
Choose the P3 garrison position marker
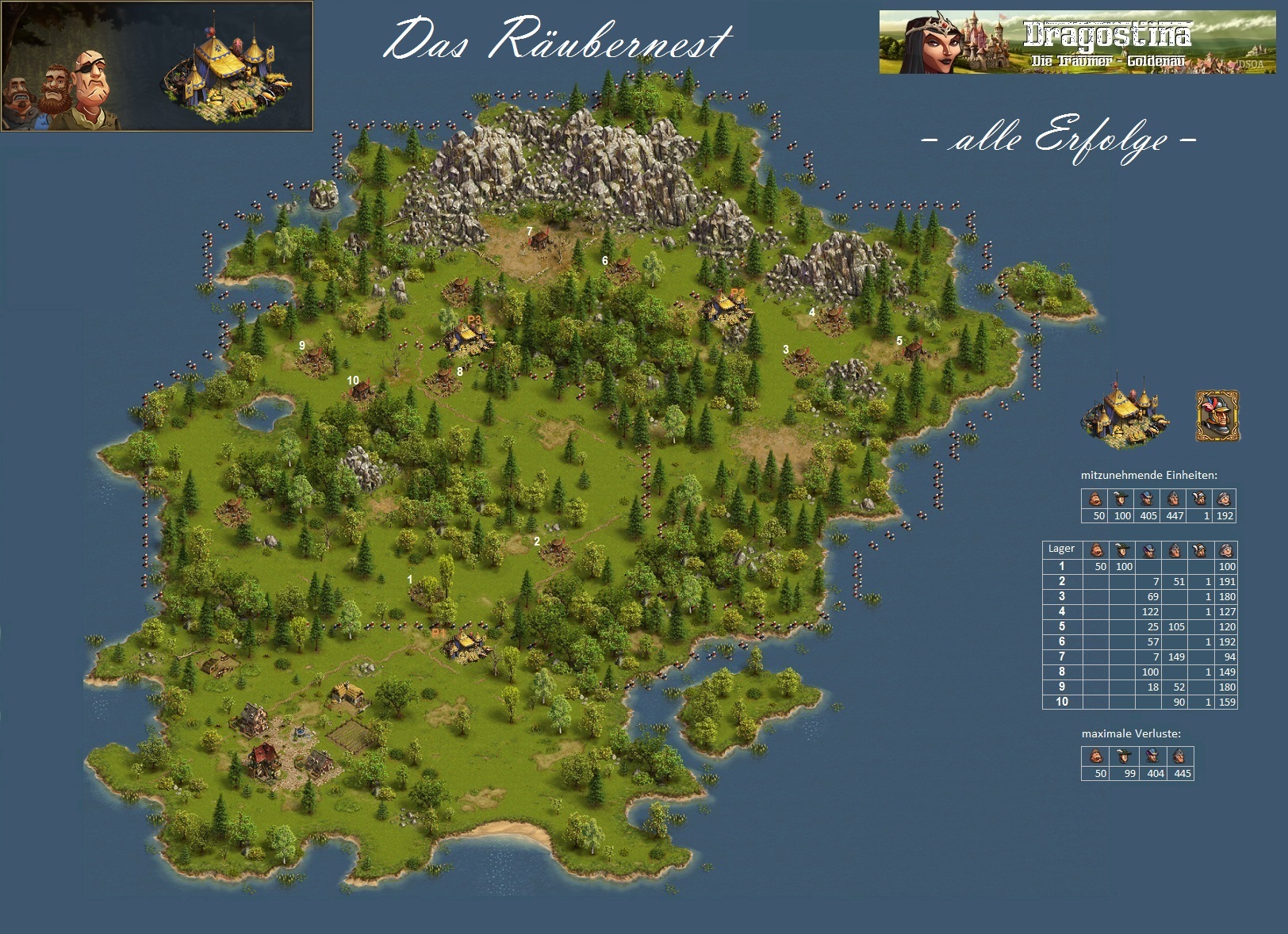point(474,320)
